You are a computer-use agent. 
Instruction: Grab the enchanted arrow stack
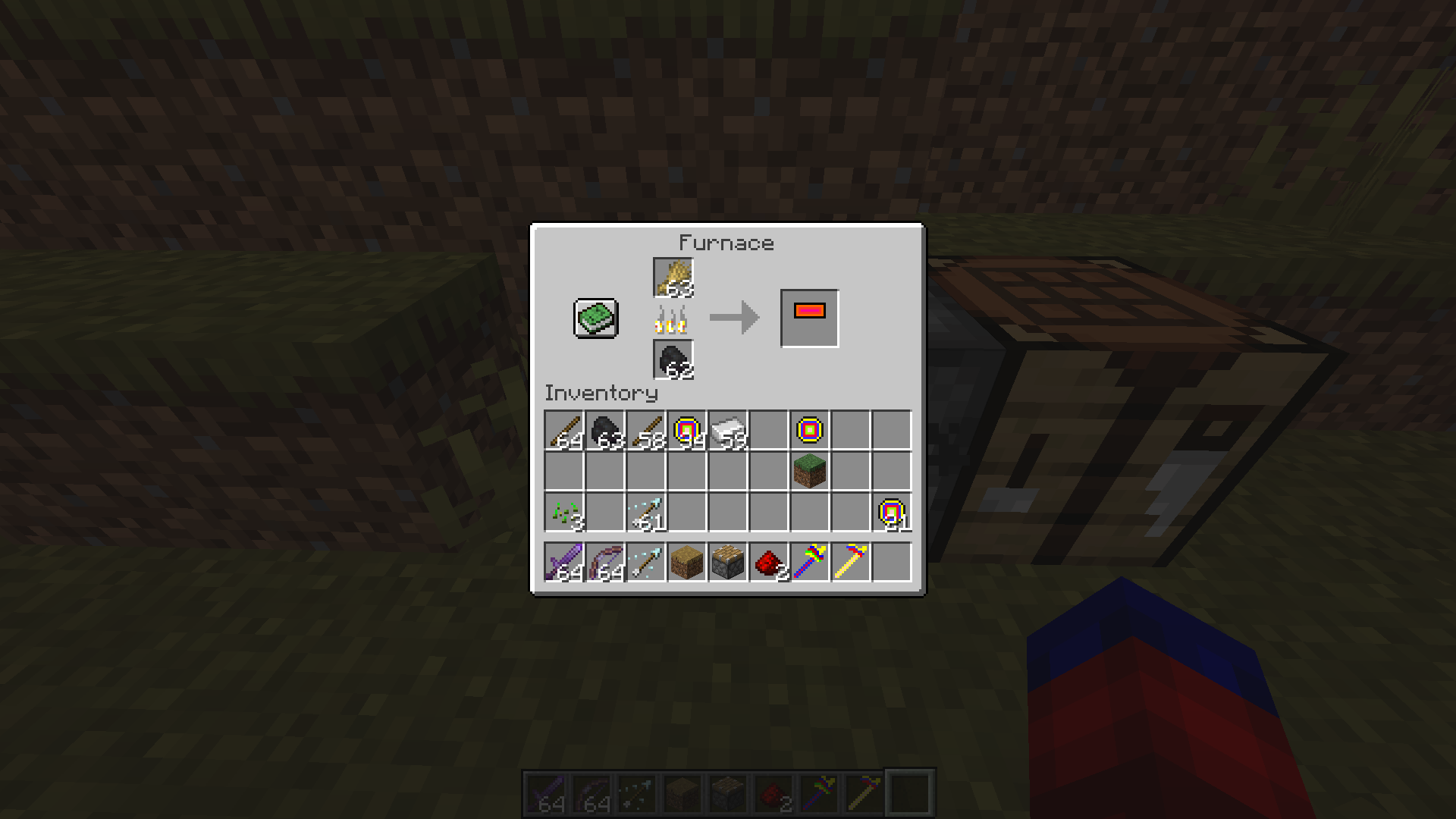pos(646,513)
